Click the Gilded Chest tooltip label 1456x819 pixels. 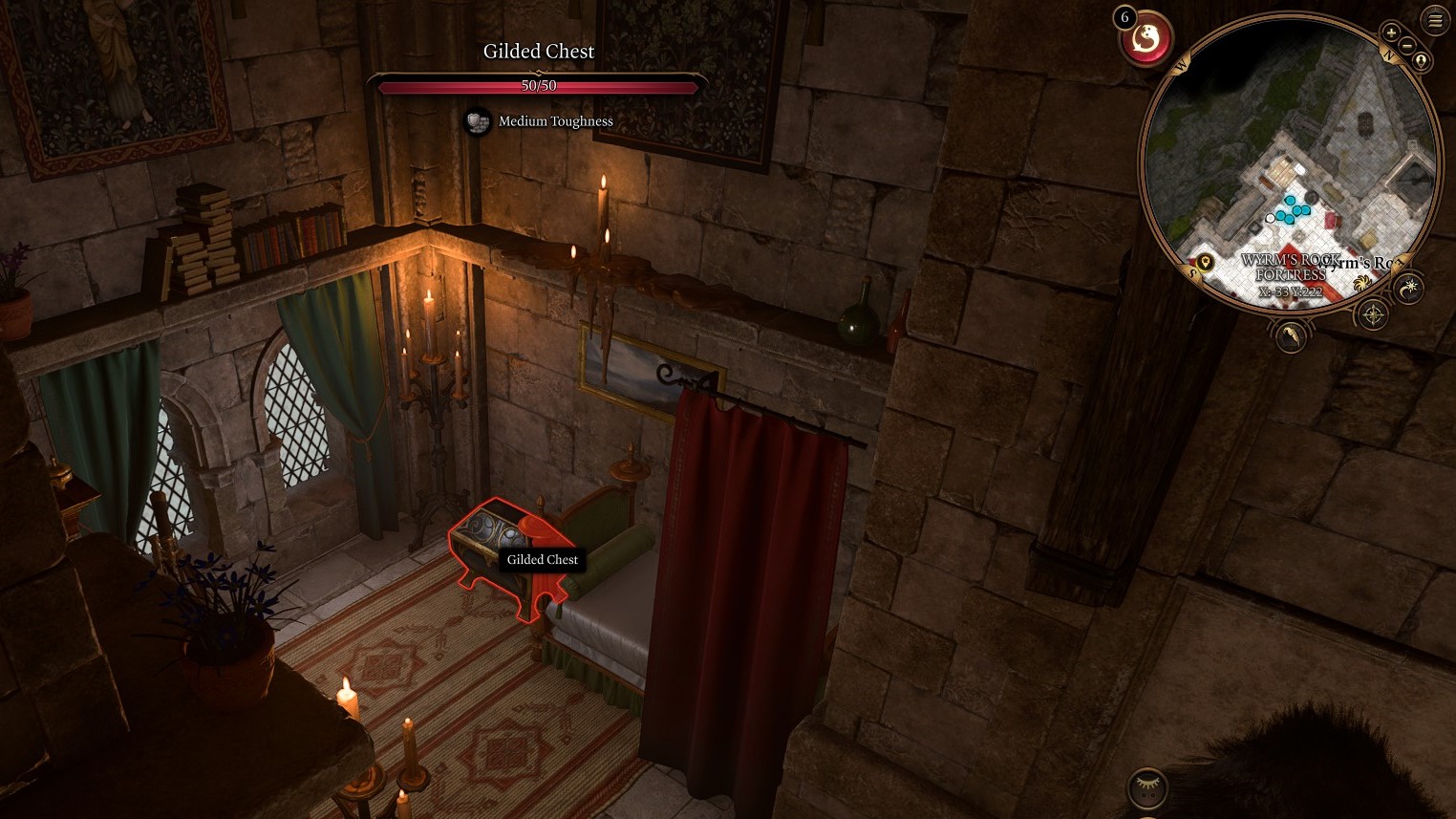(x=542, y=559)
